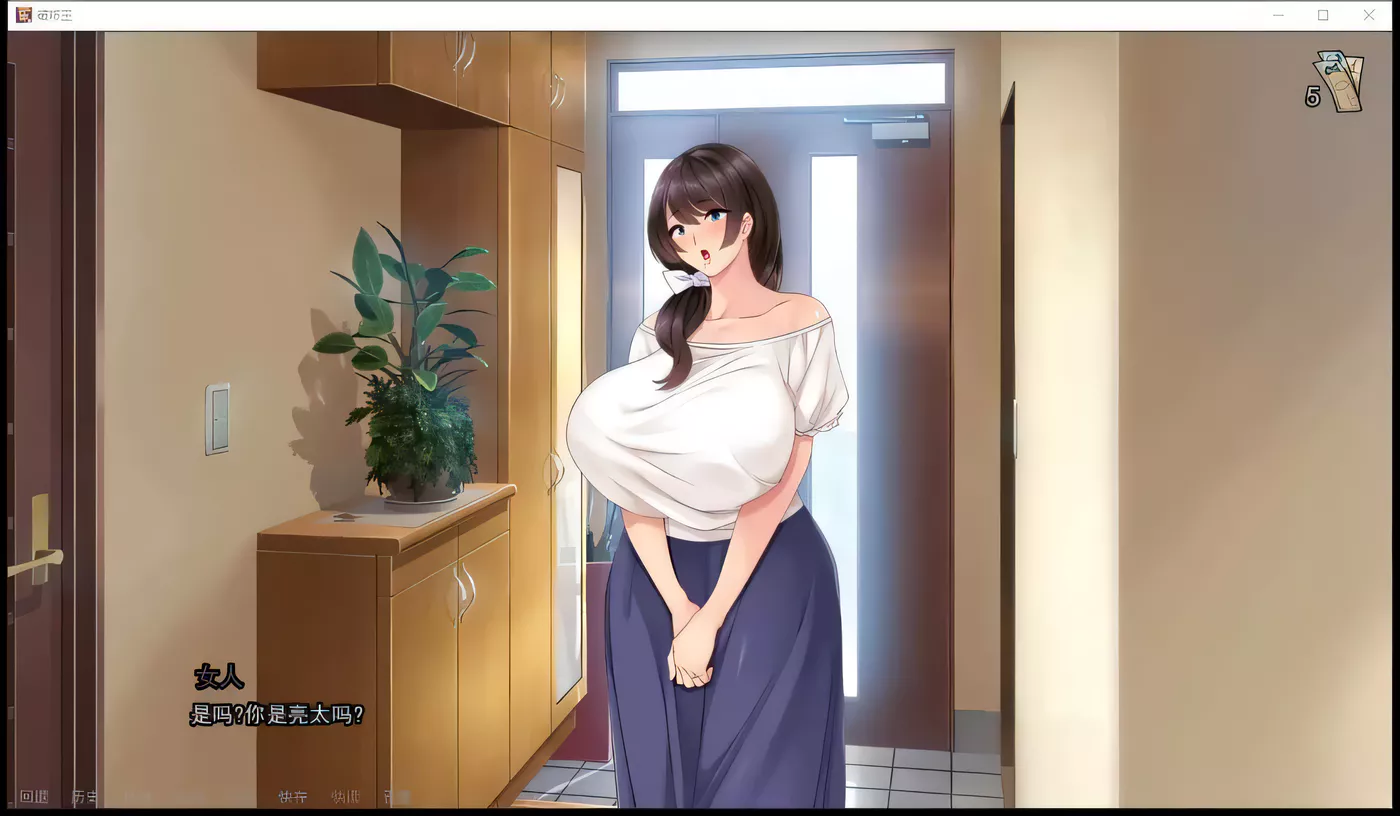Open the 历史 (history) log
The width and height of the screenshot is (1400, 816).
coord(85,795)
